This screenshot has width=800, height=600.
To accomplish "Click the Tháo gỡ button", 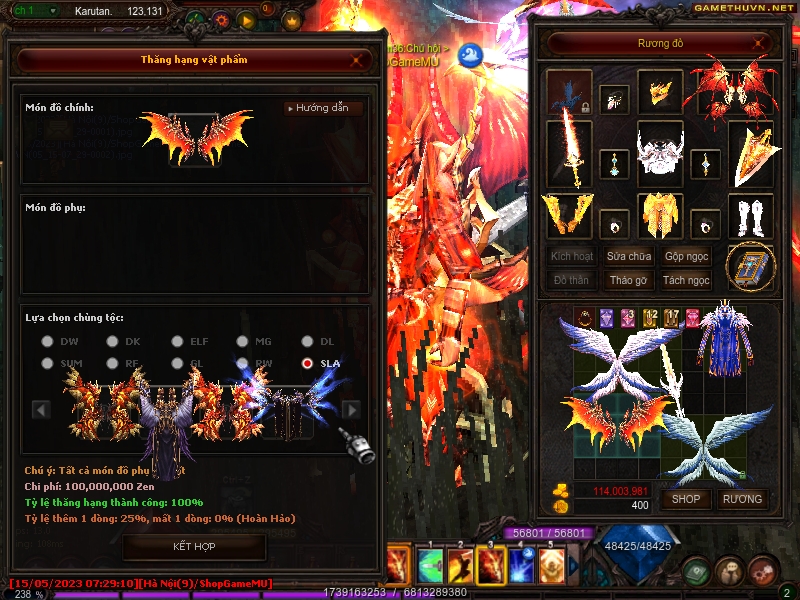I will pyautogui.click(x=629, y=281).
